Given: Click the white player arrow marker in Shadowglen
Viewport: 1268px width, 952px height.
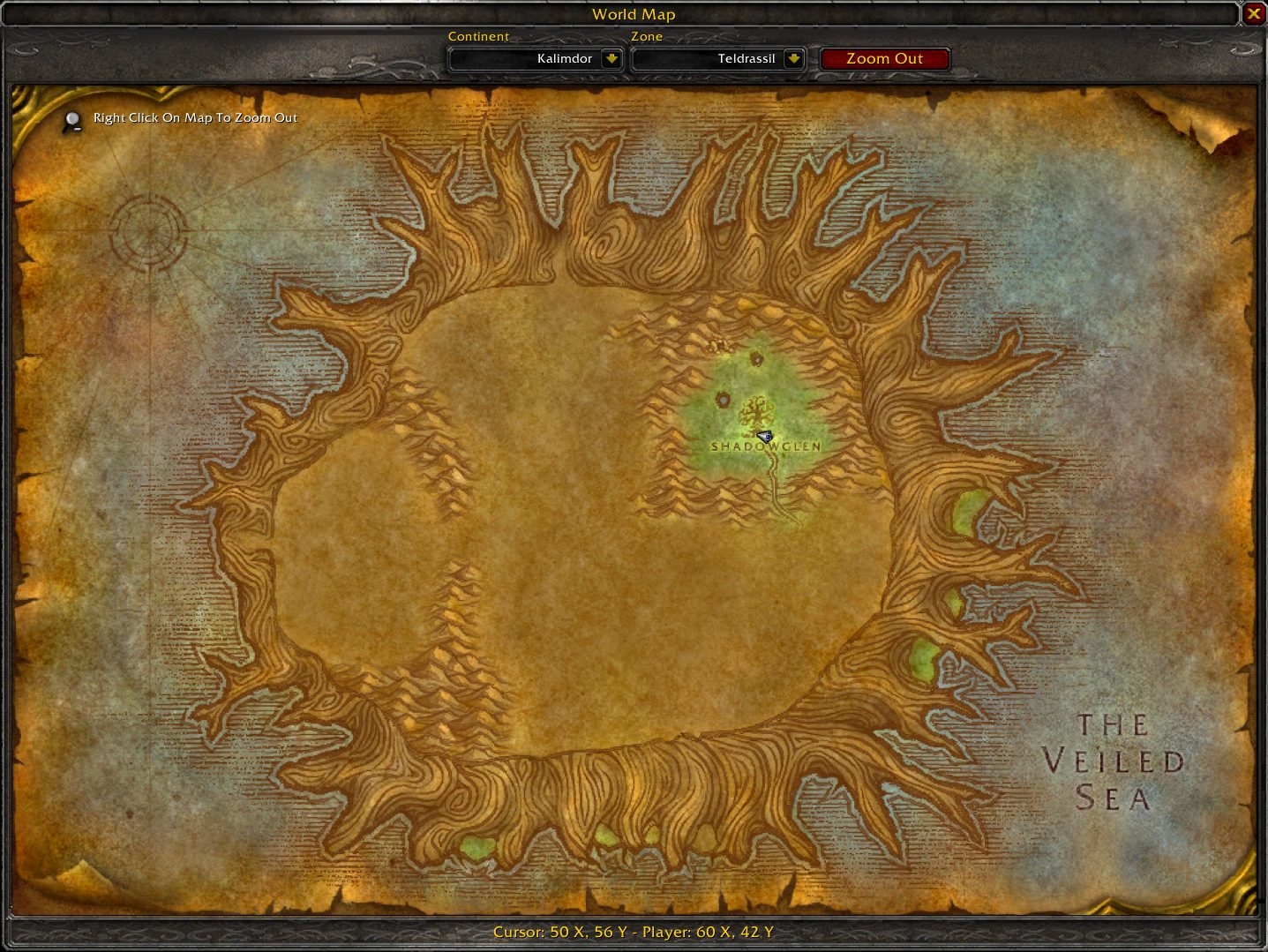Looking at the screenshot, I should tap(764, 437).
